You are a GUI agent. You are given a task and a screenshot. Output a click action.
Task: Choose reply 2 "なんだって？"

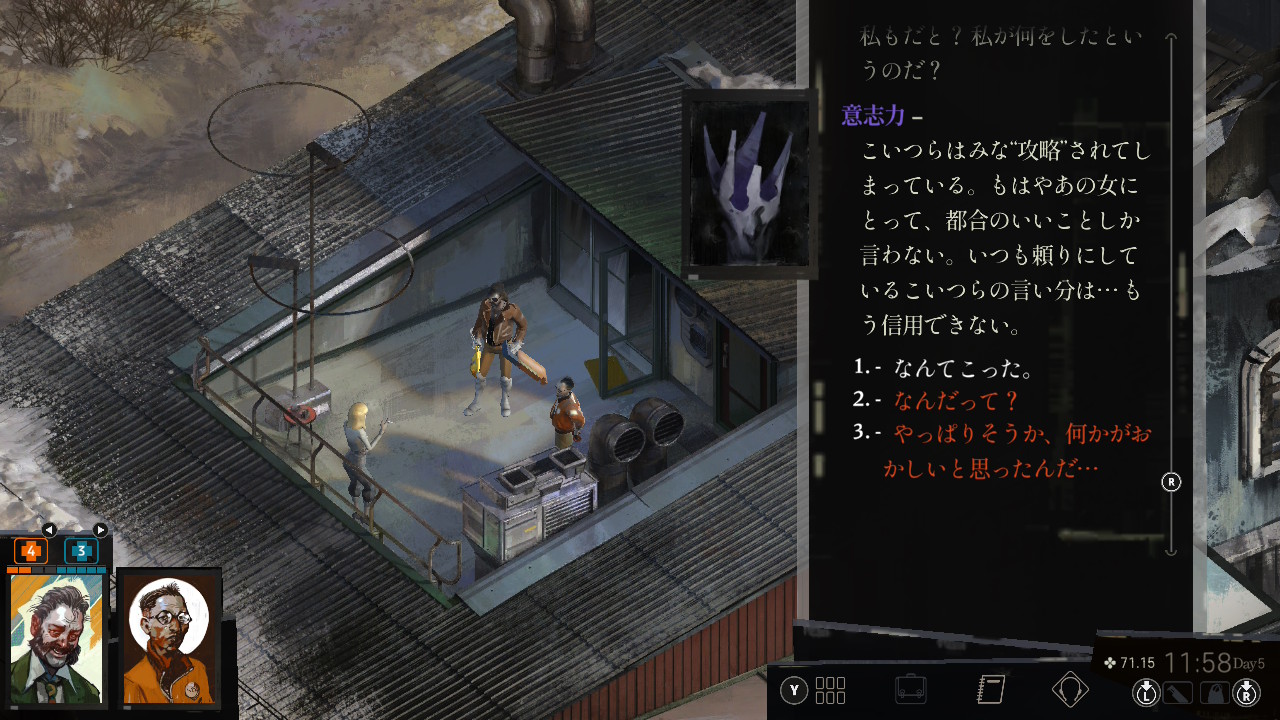point(956,400)
